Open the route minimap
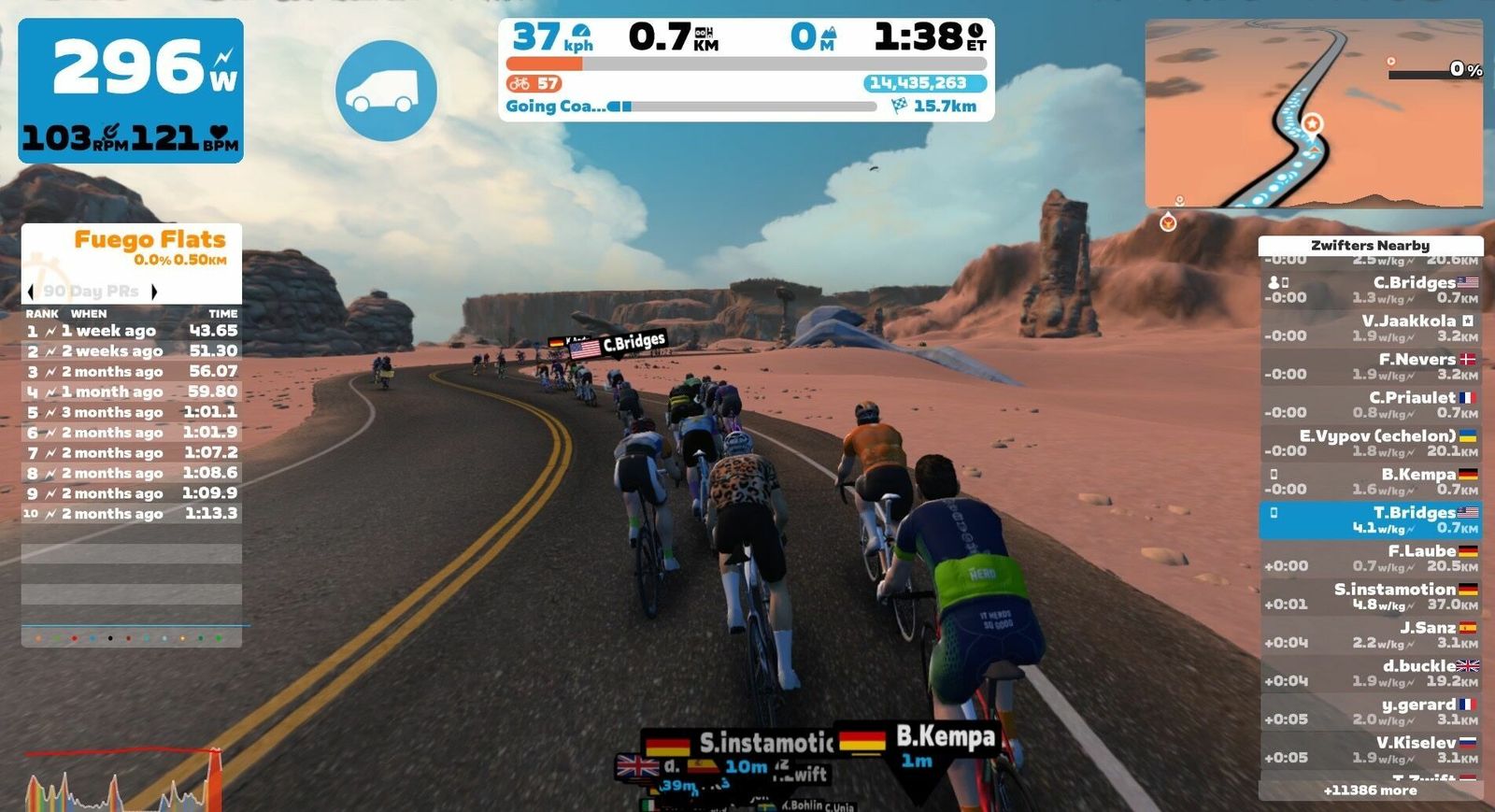Screen dimensions: 1495x812 click(1314, 113)
